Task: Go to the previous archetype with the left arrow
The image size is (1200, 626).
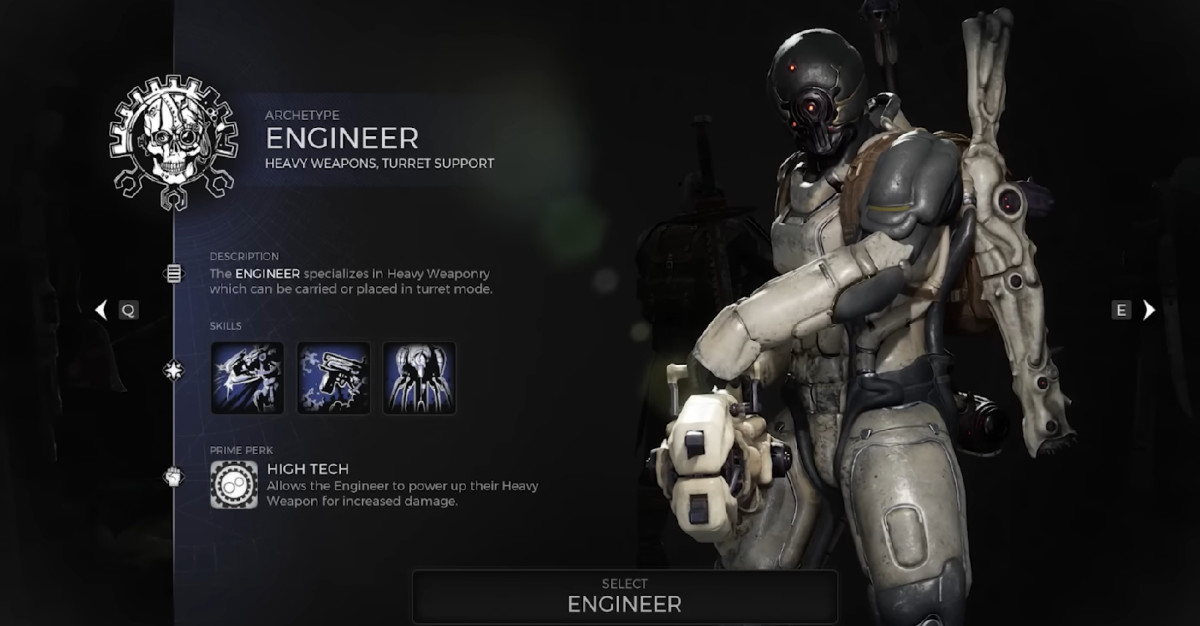Action: click(x=100, y=310)
